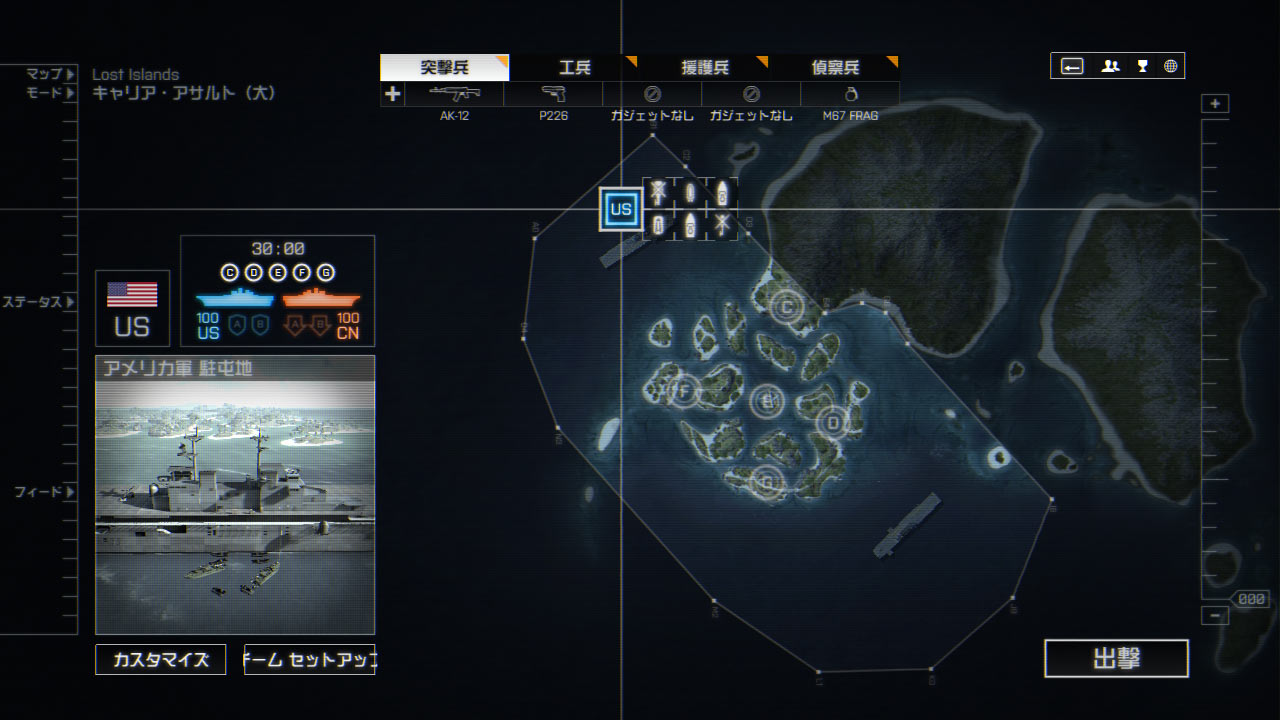
Task: Choose the 偵察兵 class tab
Action: pyautogui.click(x=834, y=68)
